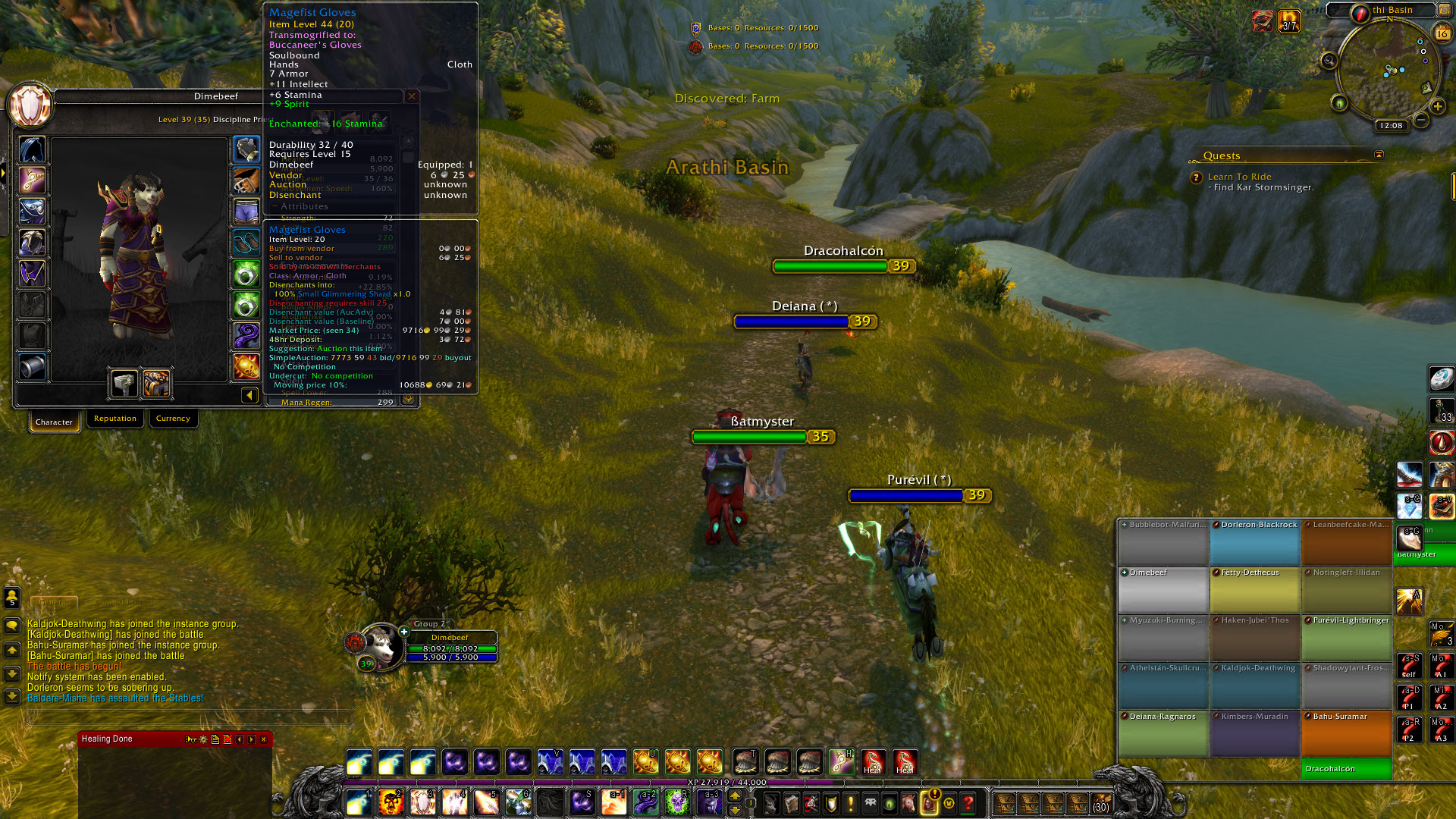Zoom in on the minimap
Image resolution: width=1456 pixels, height=819 pixels.
1437,107
